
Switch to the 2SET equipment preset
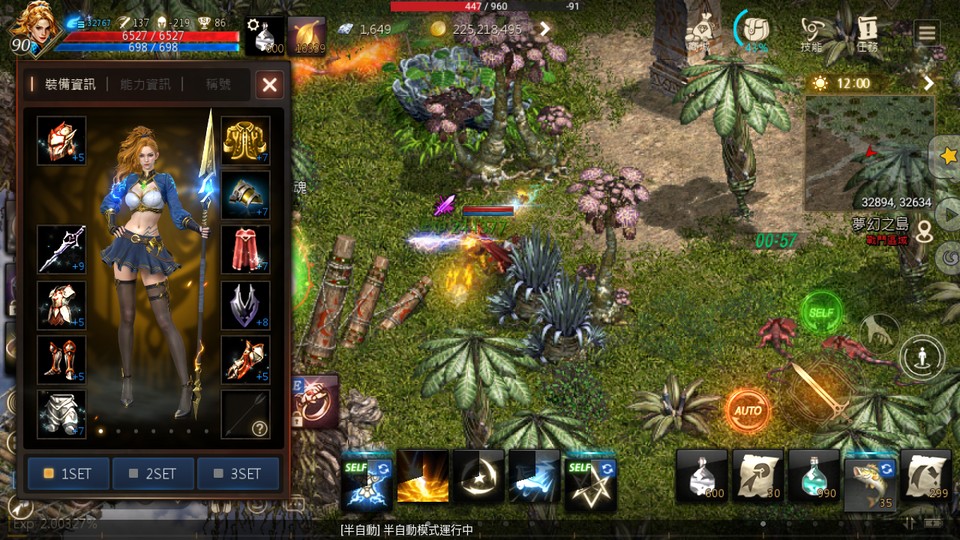(153, 473)
